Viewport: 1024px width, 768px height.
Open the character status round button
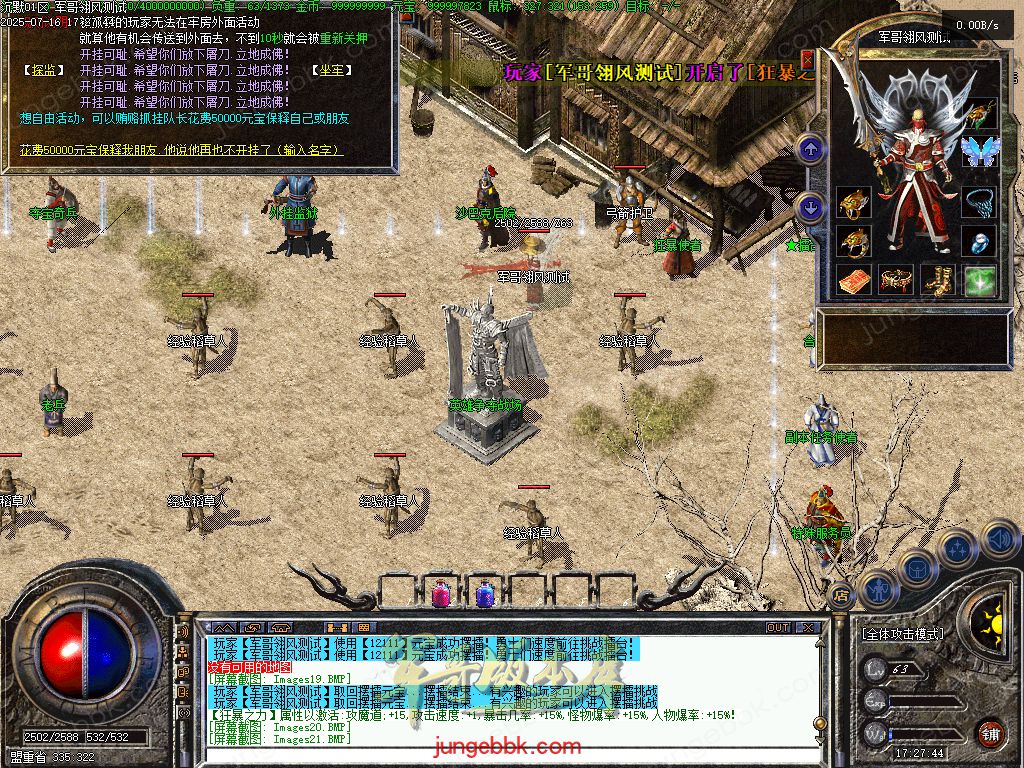click(877, 589)
